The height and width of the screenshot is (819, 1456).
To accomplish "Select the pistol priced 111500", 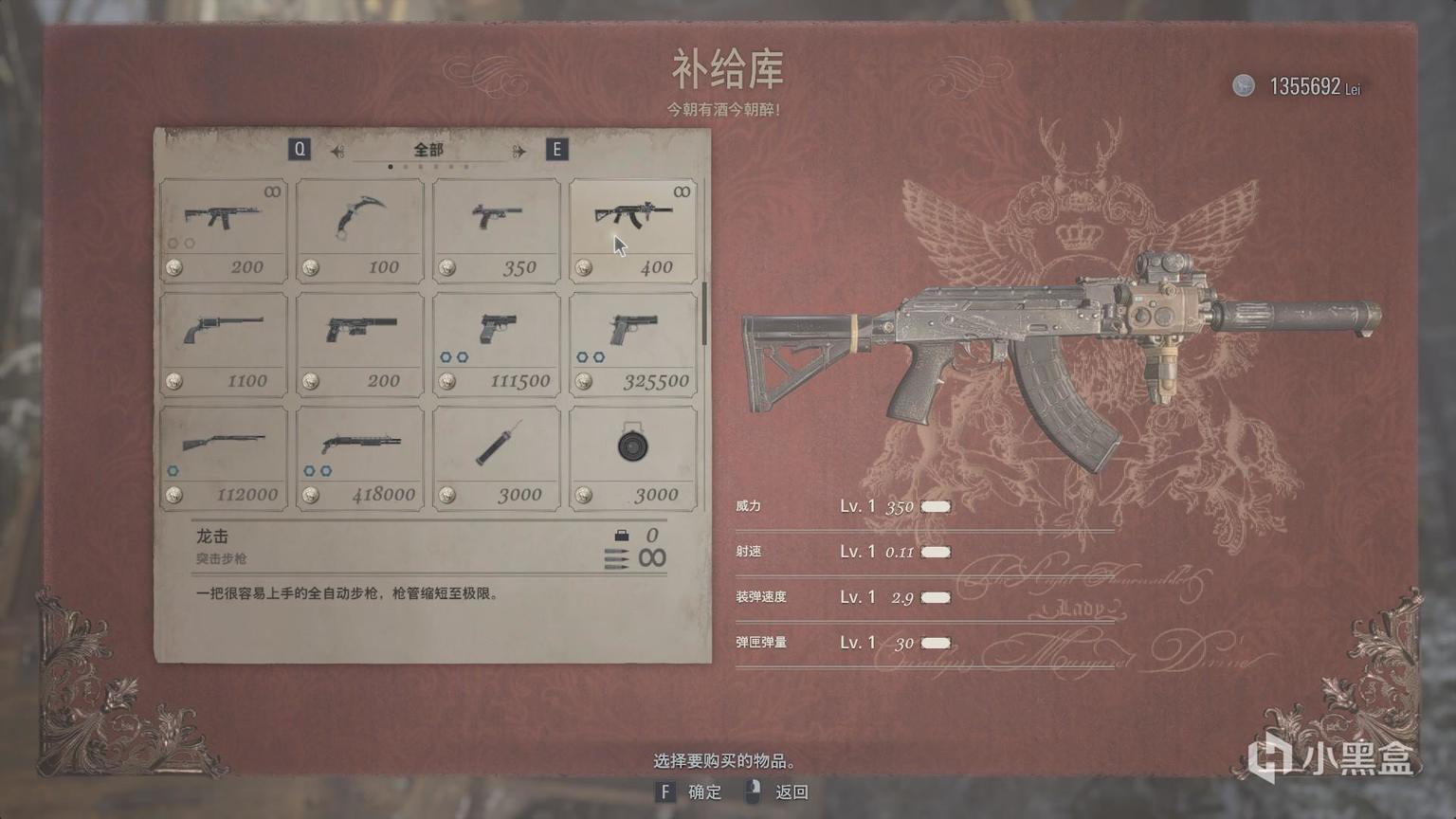I will tap(497, 344).
